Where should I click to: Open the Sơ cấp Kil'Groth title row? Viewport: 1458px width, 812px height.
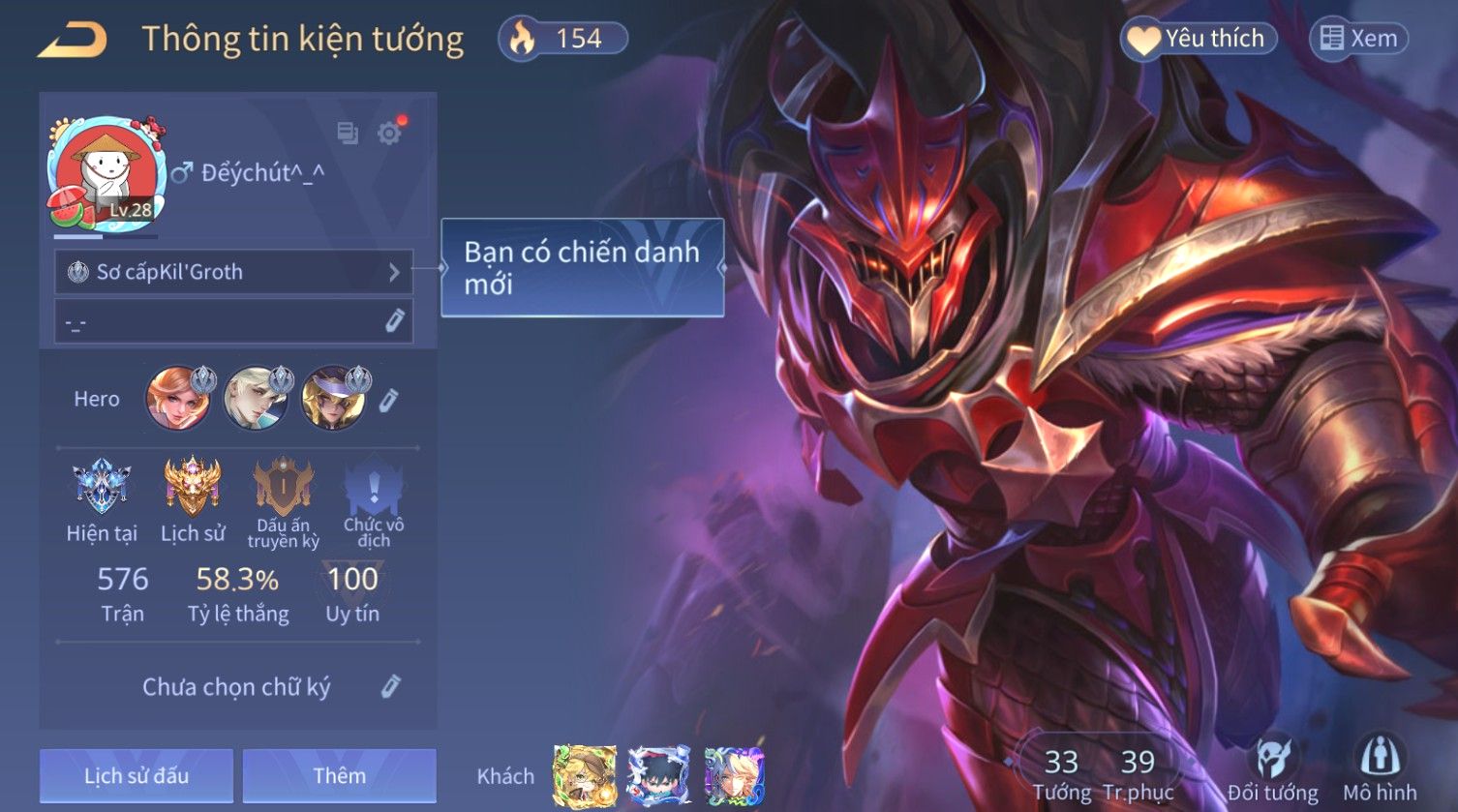[233, 272]
